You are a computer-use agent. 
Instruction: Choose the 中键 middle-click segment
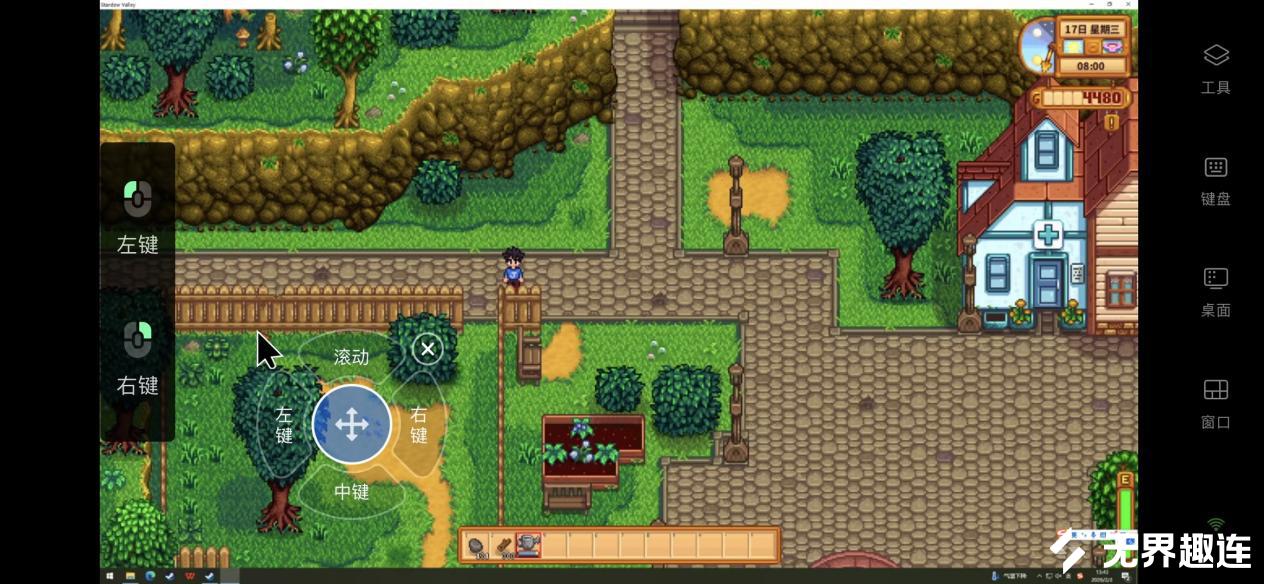point(351,491)
